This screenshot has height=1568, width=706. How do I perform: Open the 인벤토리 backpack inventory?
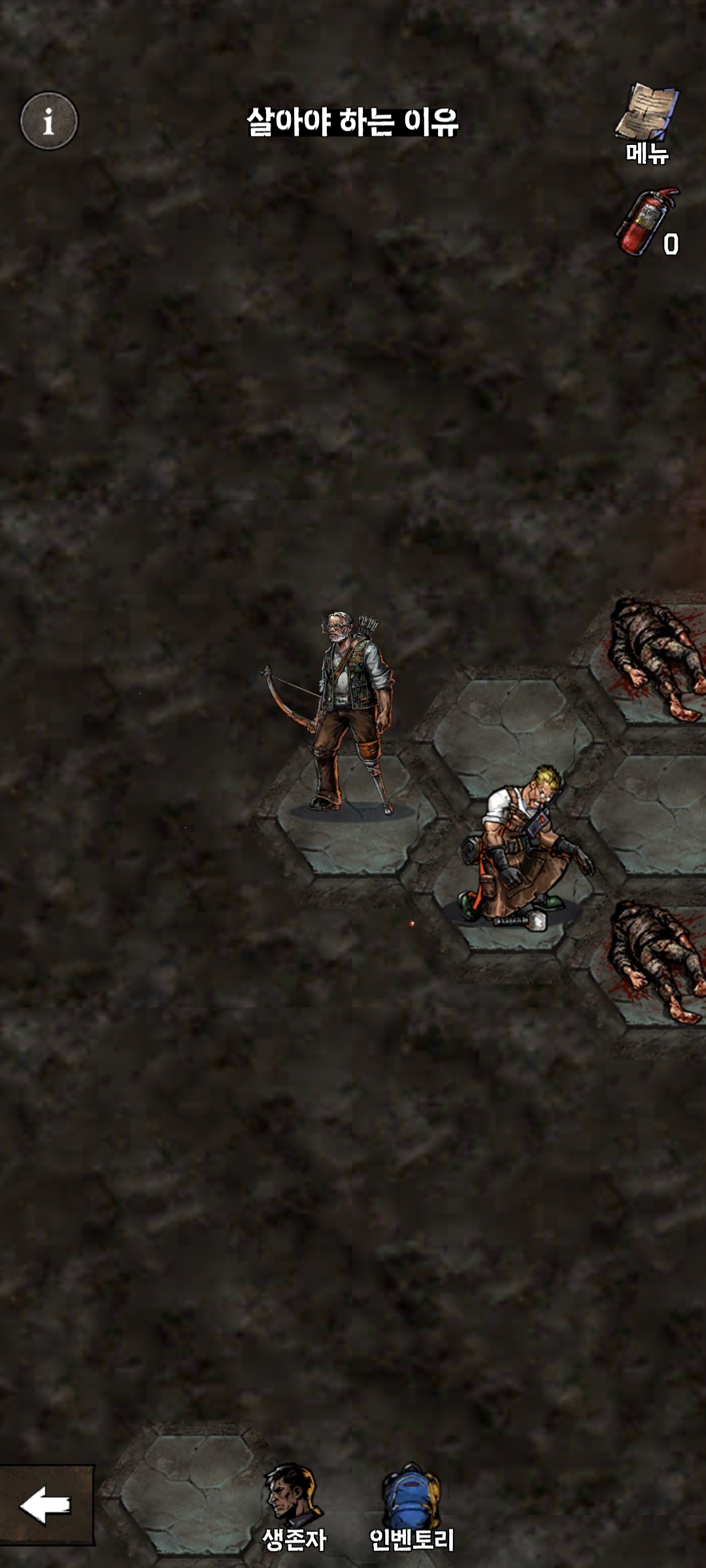click(x=411, y=1508)
